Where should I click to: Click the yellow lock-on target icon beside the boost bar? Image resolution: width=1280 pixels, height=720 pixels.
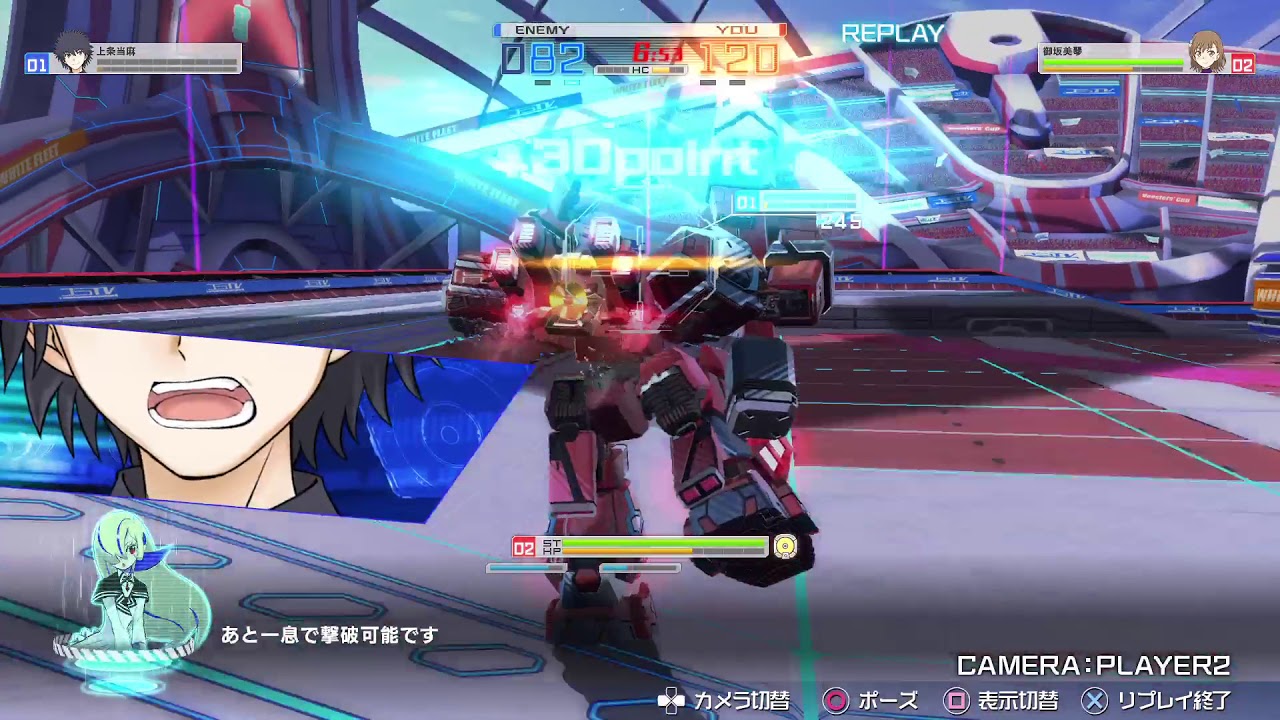pyautogui.click(x=784, y=546)
